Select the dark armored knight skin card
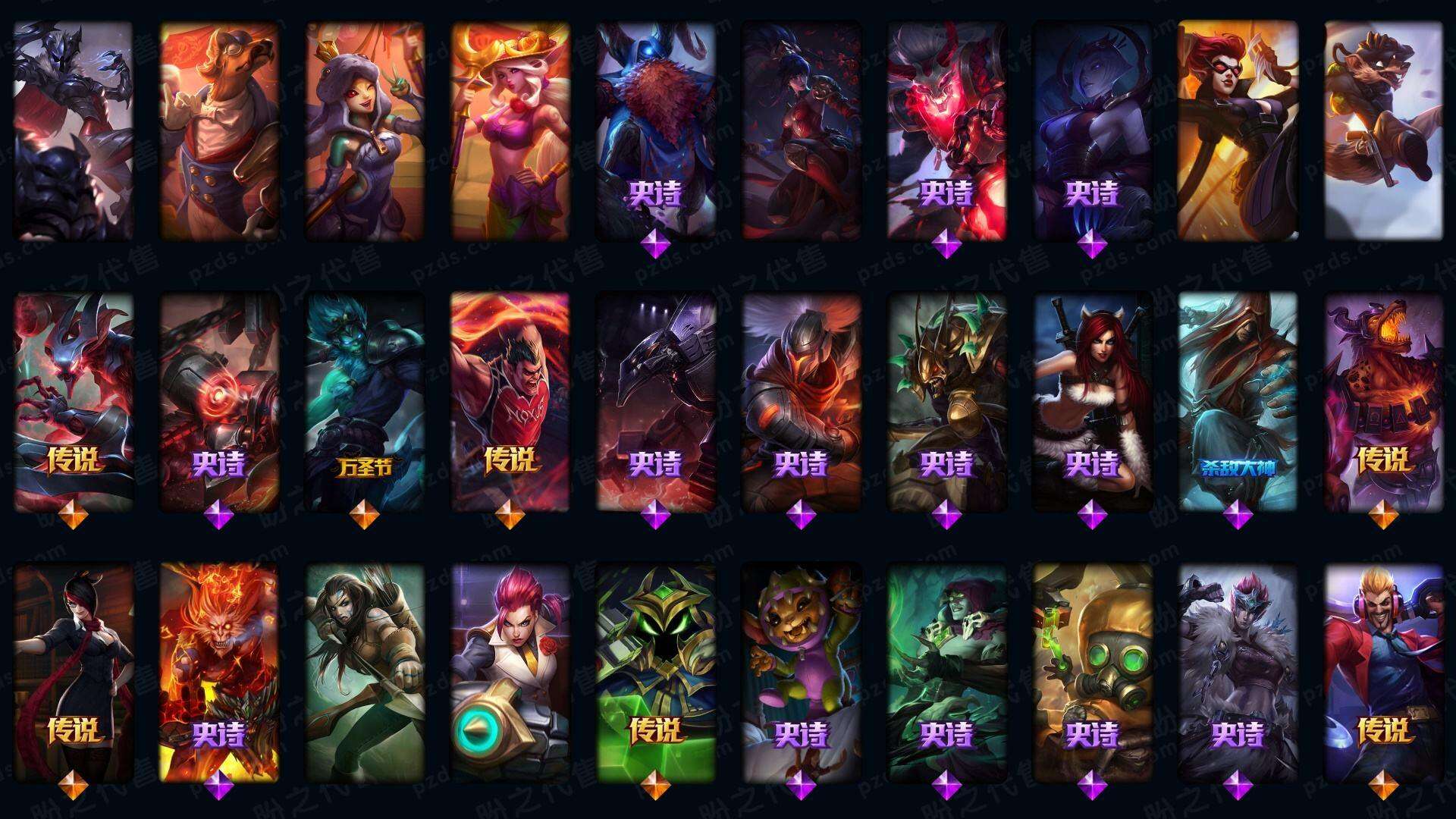This screenshot has width=1456, height=819. pos(73,130)
